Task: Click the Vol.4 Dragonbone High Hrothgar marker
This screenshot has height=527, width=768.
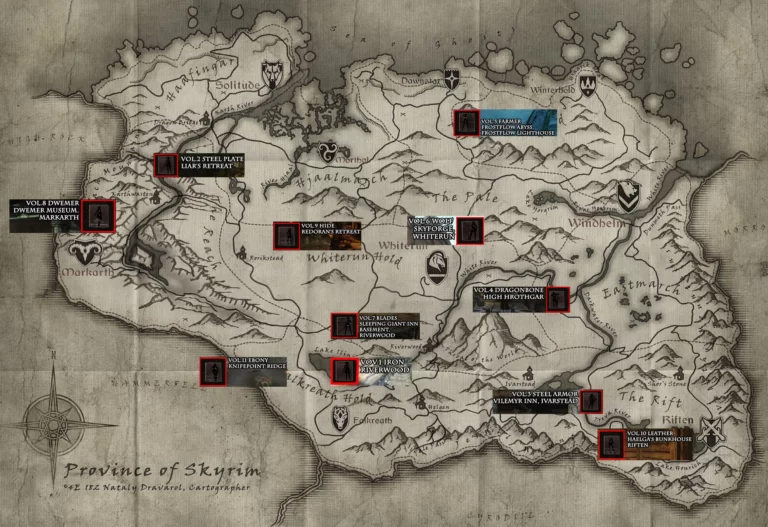Action: (x=557, y=298)
